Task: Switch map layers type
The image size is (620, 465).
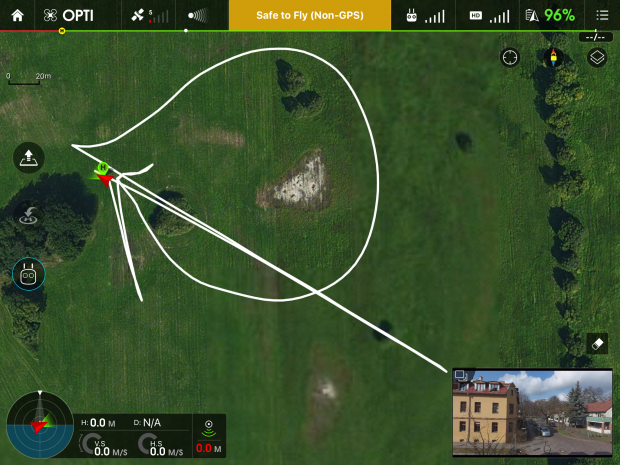Action: pos(597,57)
